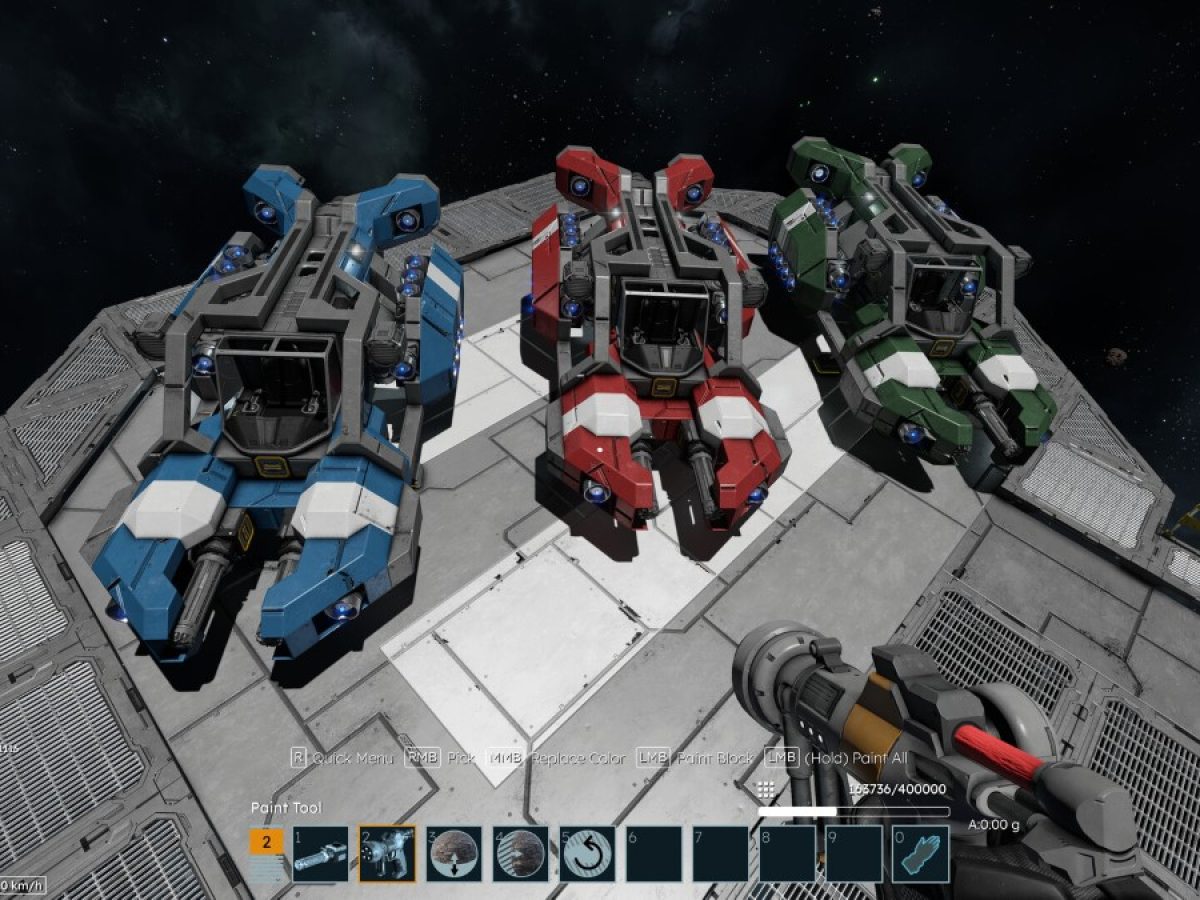Select the gatling gun in hotbar slot 1
This screenshot has width=1200, height=900.
[x=320, y=854]
